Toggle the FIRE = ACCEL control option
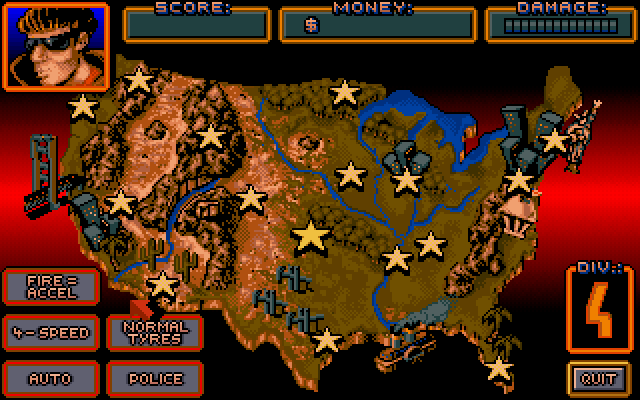 coord(50,286)
